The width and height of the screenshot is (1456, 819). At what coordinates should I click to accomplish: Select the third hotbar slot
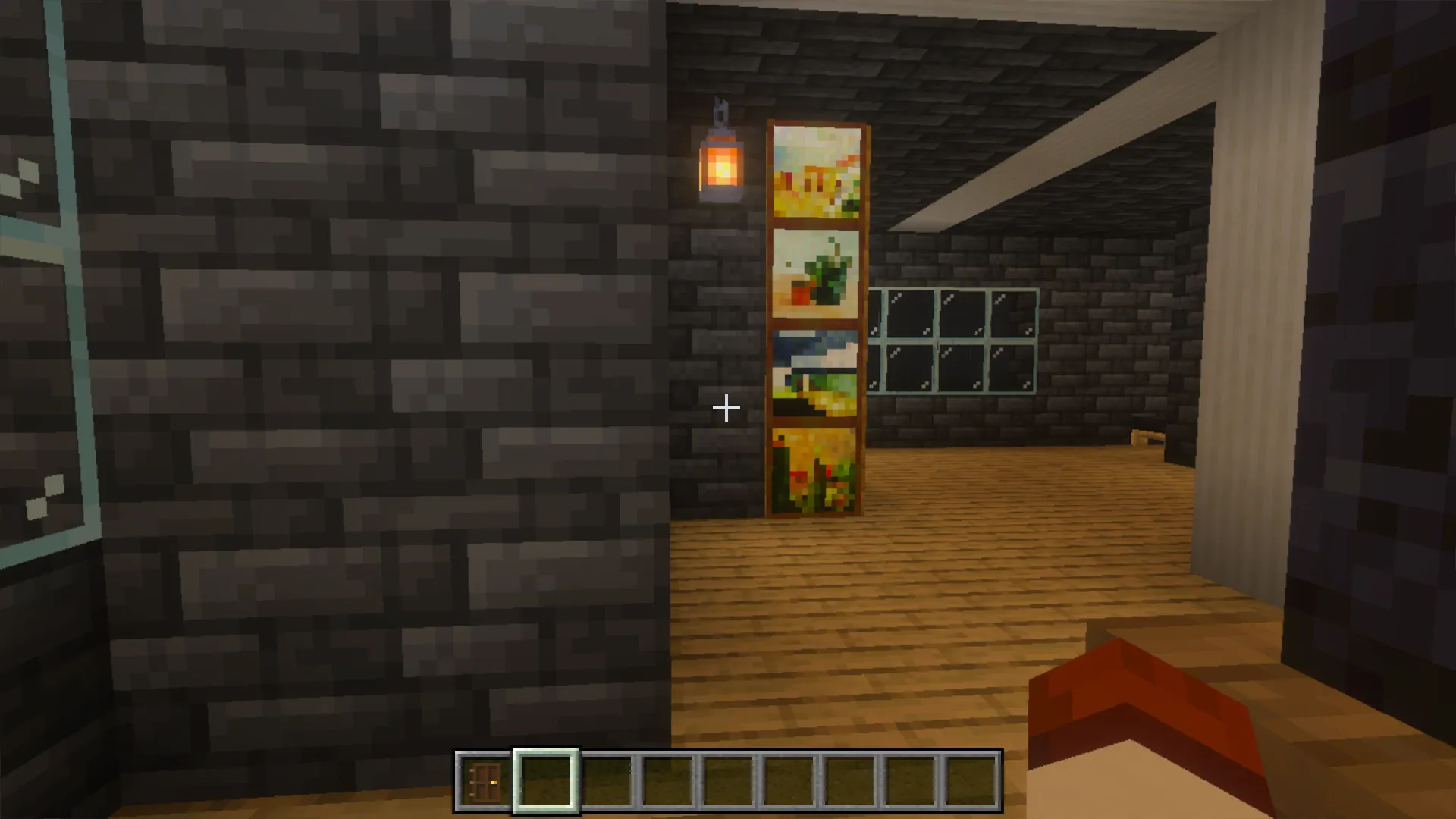pos(605,780)
